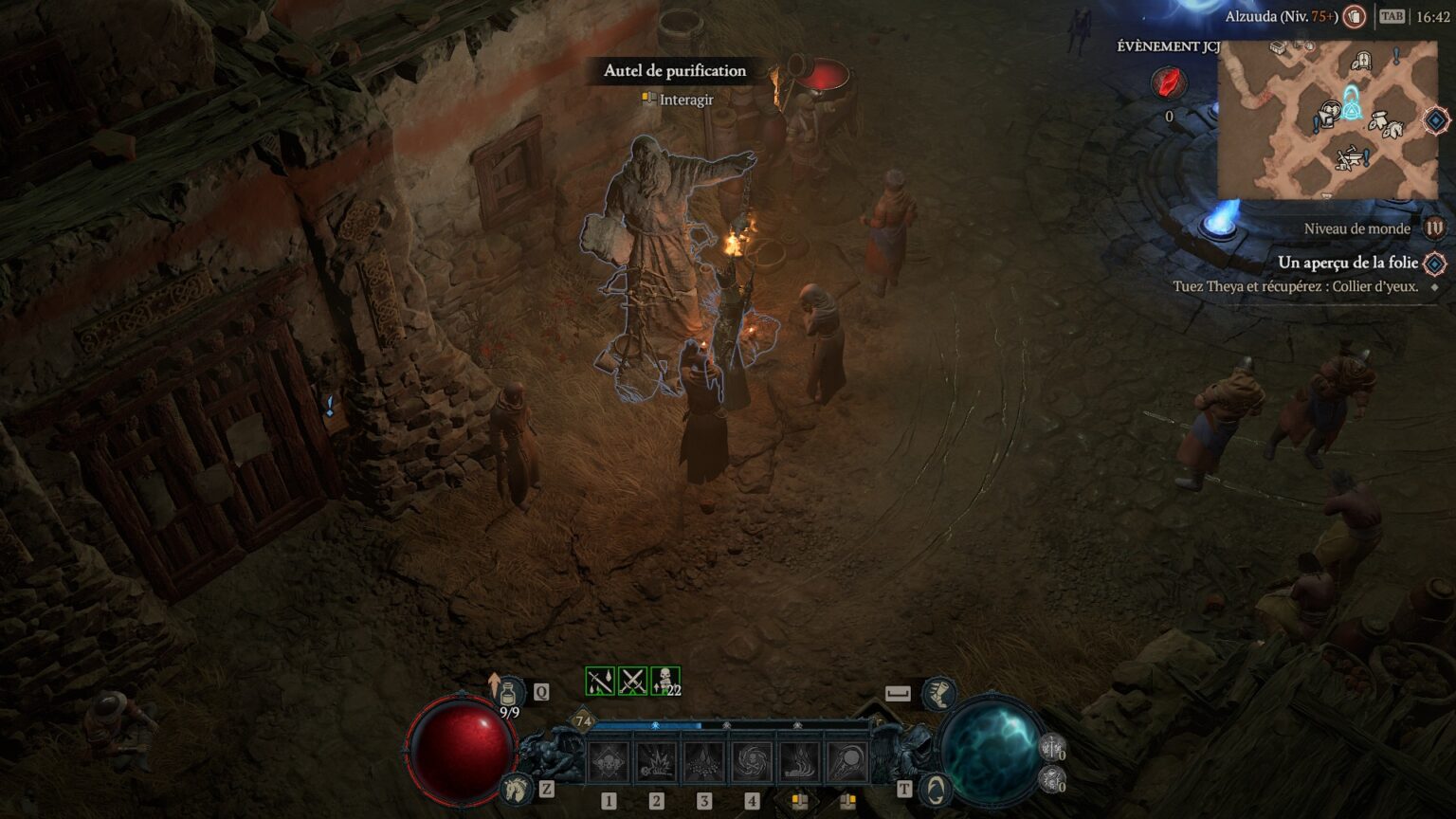Activate the flame hand skill slot

pyautogui.click(x=799, y=763)
